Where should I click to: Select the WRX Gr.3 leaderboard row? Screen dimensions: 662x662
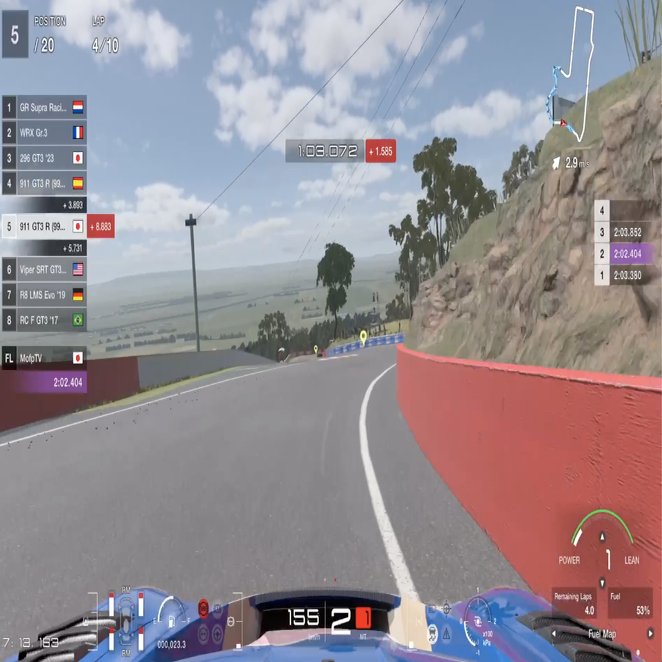click(x=45, y=132)
